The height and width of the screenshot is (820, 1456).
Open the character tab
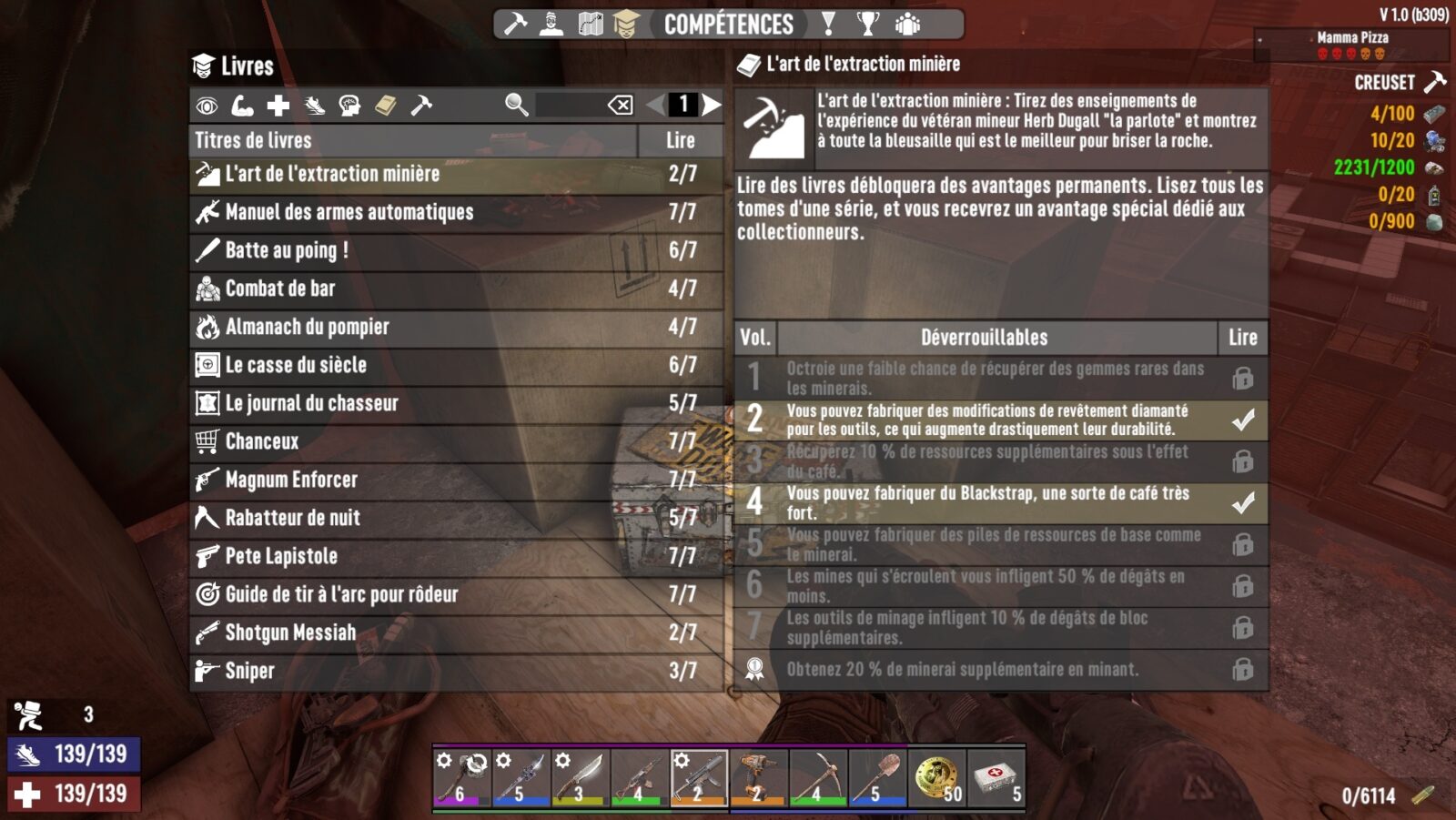[x=551, y=24]
